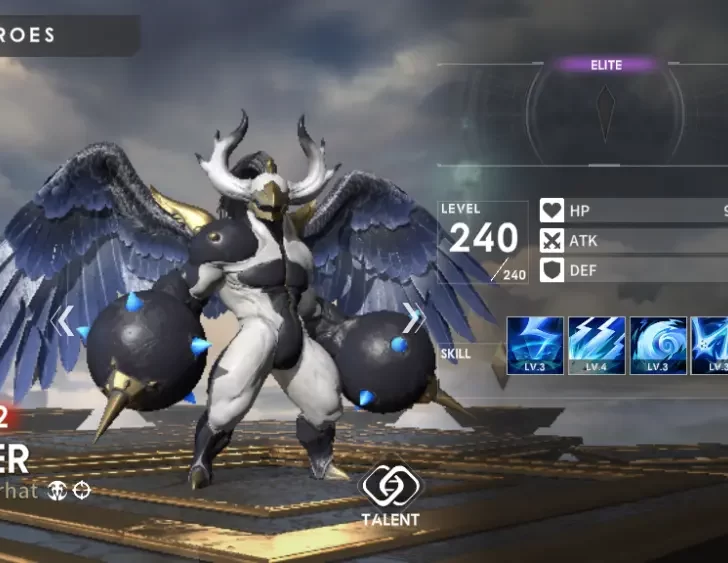Select the swirling vortex skill icon
728x563 pixels.
pos(658,345)
